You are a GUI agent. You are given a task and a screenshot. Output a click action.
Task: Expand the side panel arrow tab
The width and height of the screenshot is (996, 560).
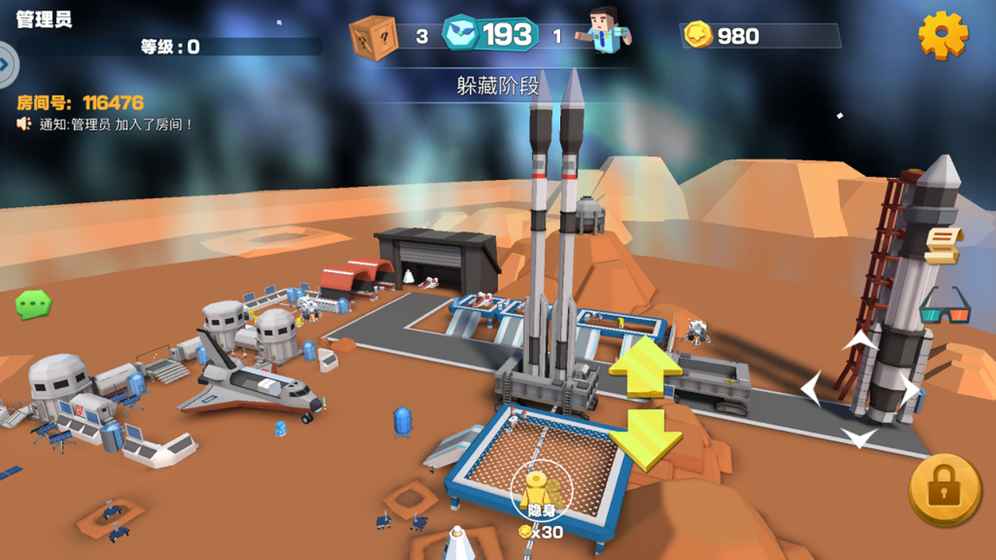(x=6, y=66)
